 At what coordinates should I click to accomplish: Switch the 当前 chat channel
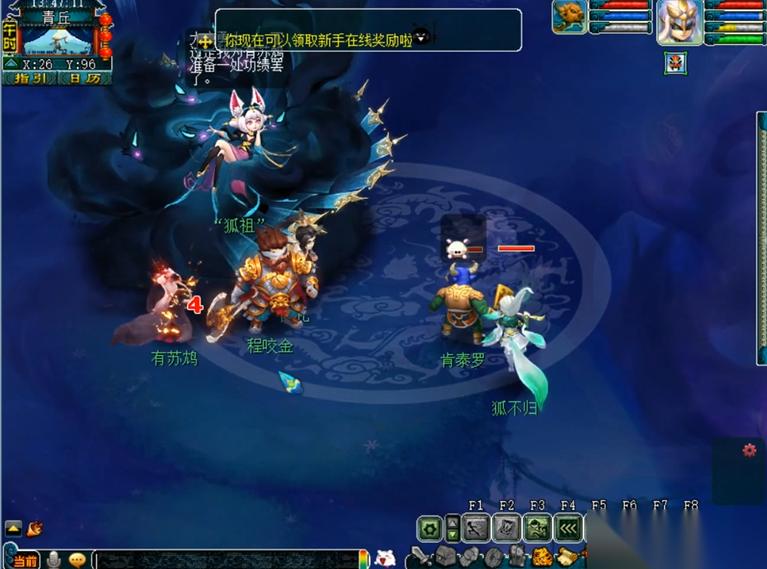24,560
